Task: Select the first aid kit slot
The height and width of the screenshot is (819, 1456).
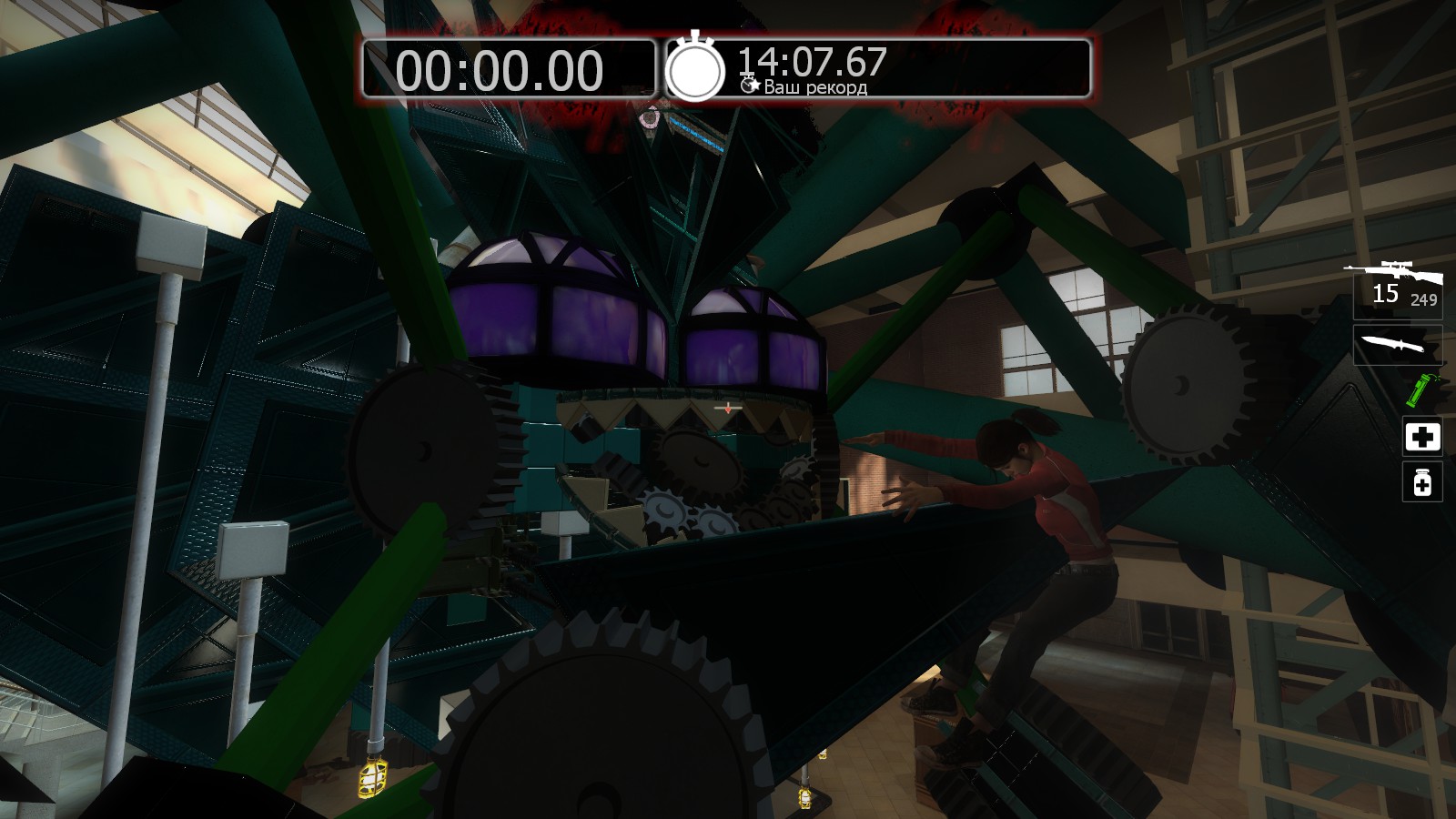Action: [1421, 437]
